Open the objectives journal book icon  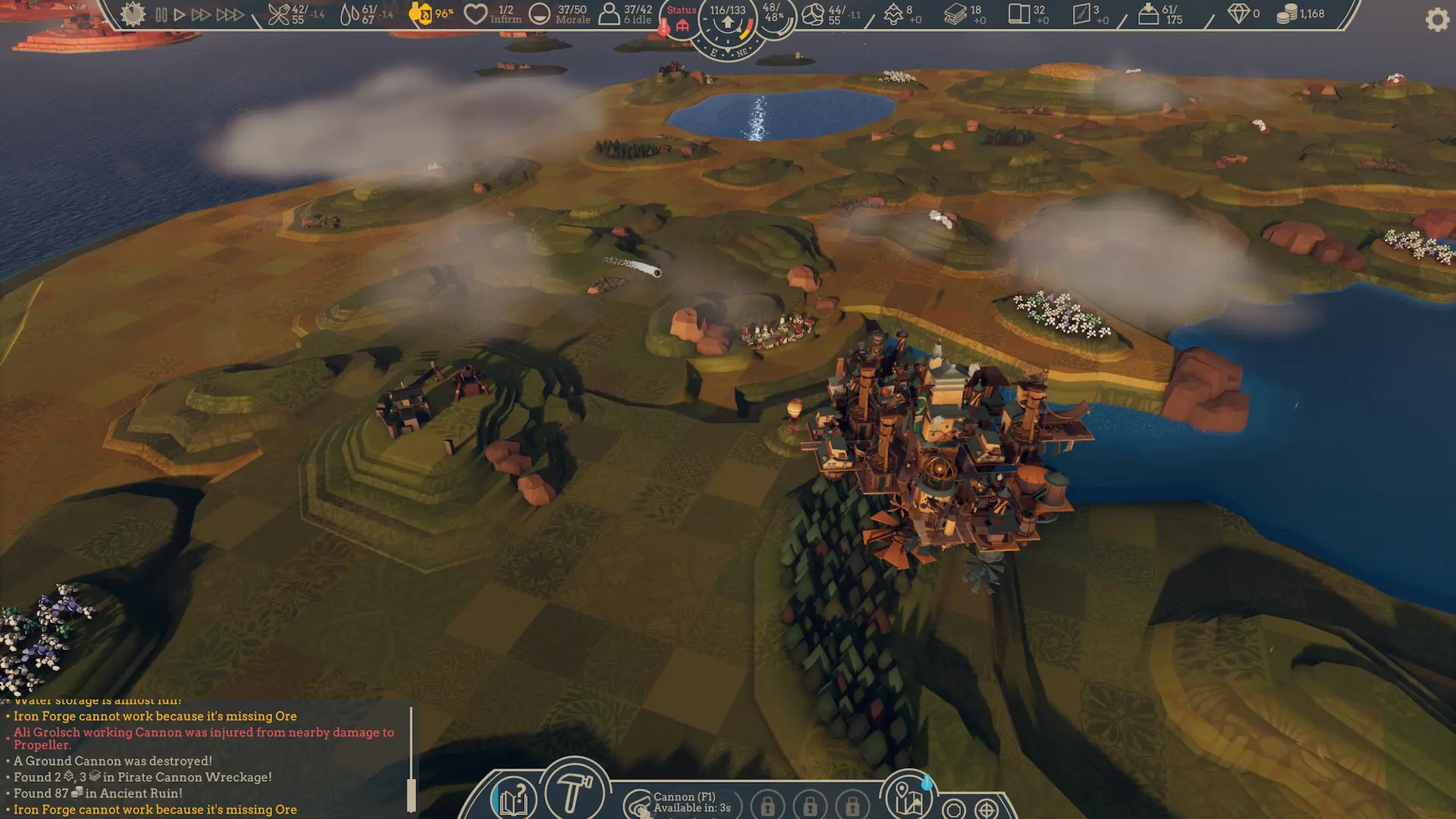point(513,798)
